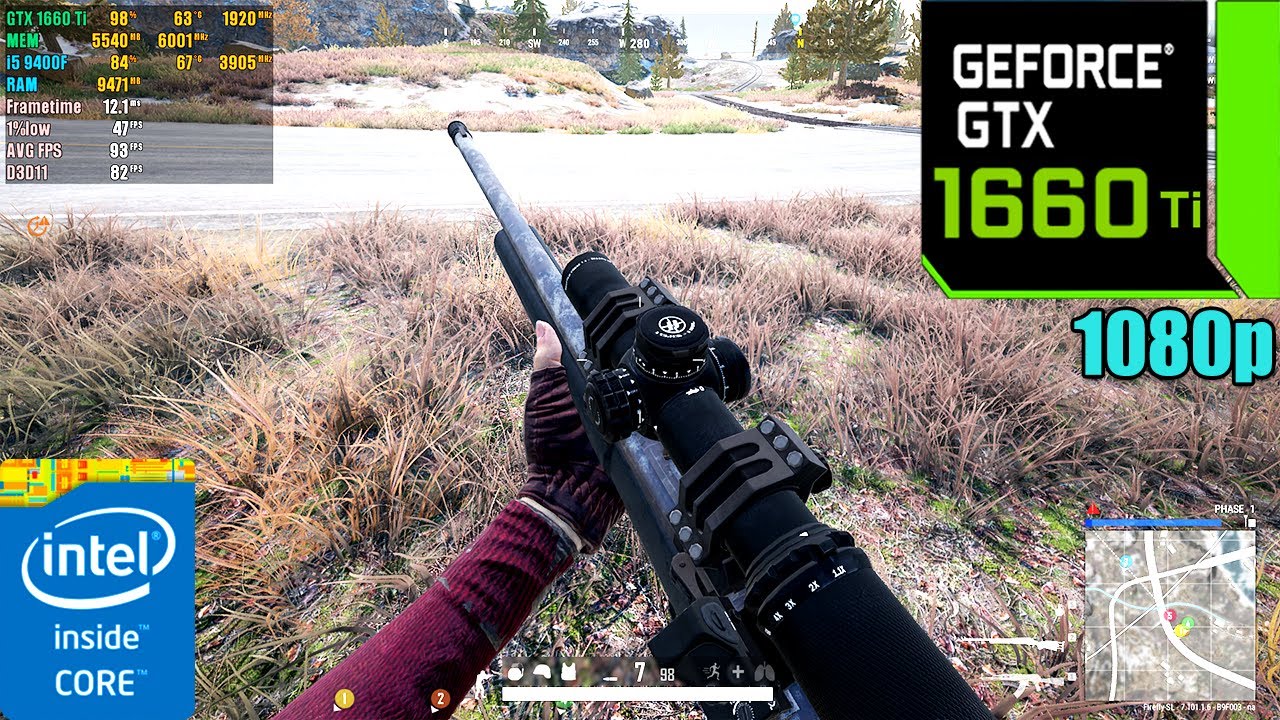Image resolution: width=1280 pixels, height=720 pixels.
Task: Click the orange teammate 2 marker
Action: coord(440,699)
